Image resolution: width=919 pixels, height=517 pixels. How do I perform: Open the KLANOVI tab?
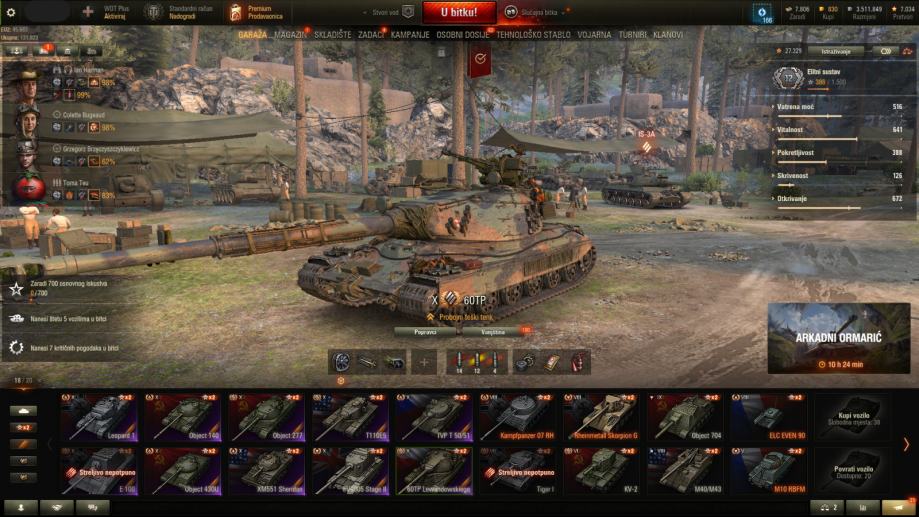(668, 34)
